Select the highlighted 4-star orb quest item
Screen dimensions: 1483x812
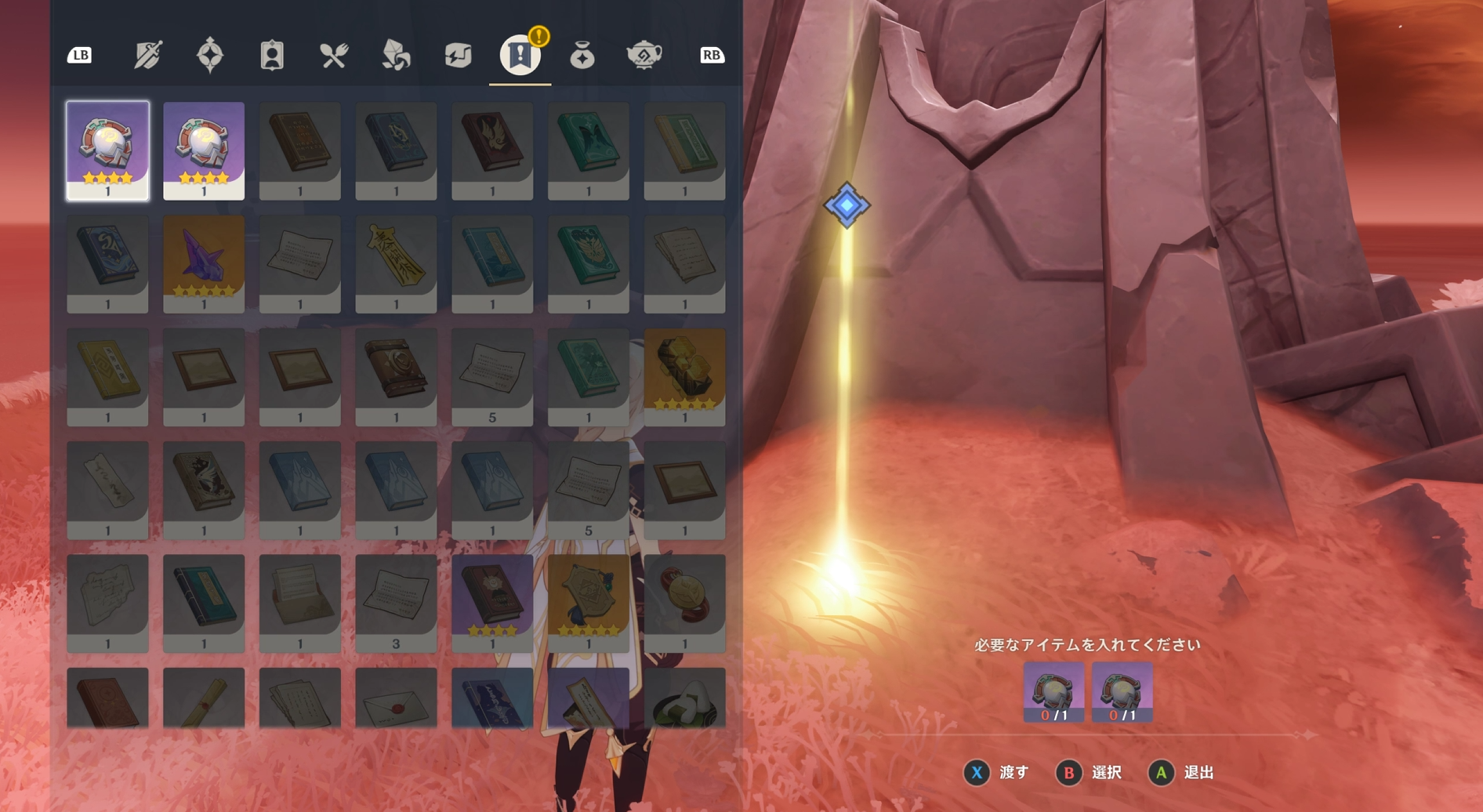tap(107, 149)
